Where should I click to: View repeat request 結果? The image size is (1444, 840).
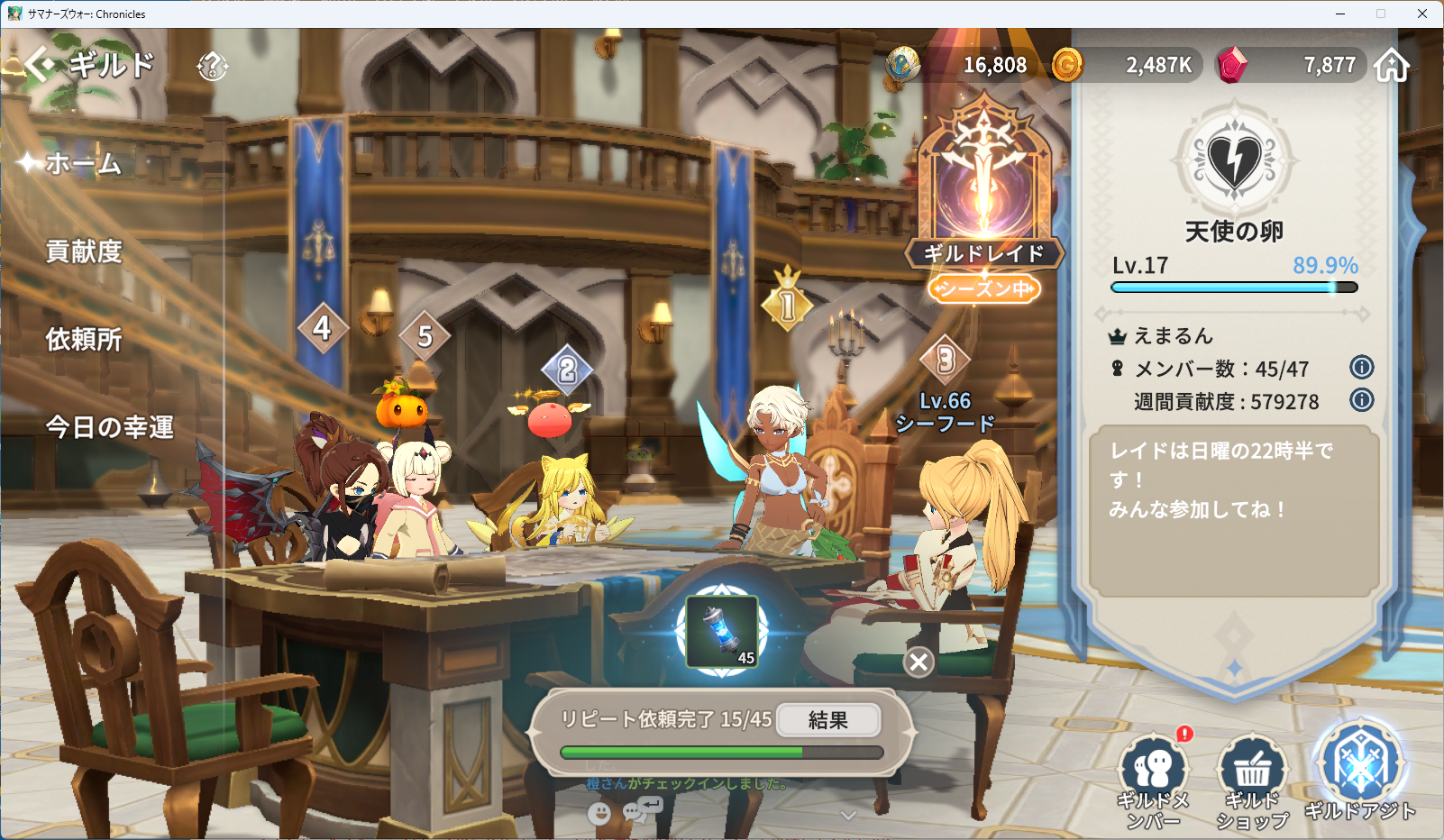tap(827, 720)
